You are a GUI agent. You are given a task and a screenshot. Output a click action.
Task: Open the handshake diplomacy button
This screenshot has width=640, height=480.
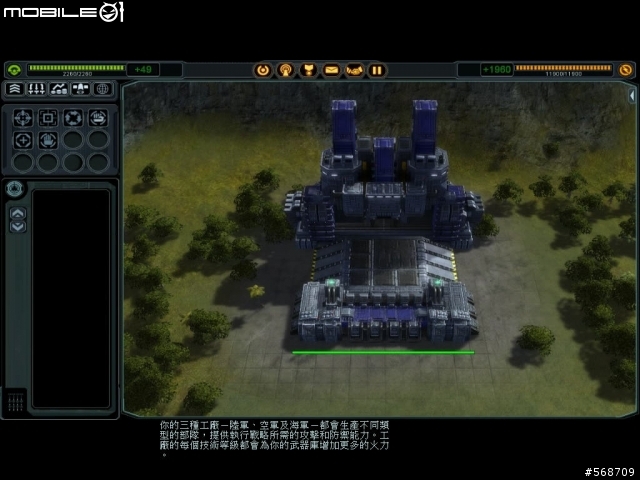[354, 70]
